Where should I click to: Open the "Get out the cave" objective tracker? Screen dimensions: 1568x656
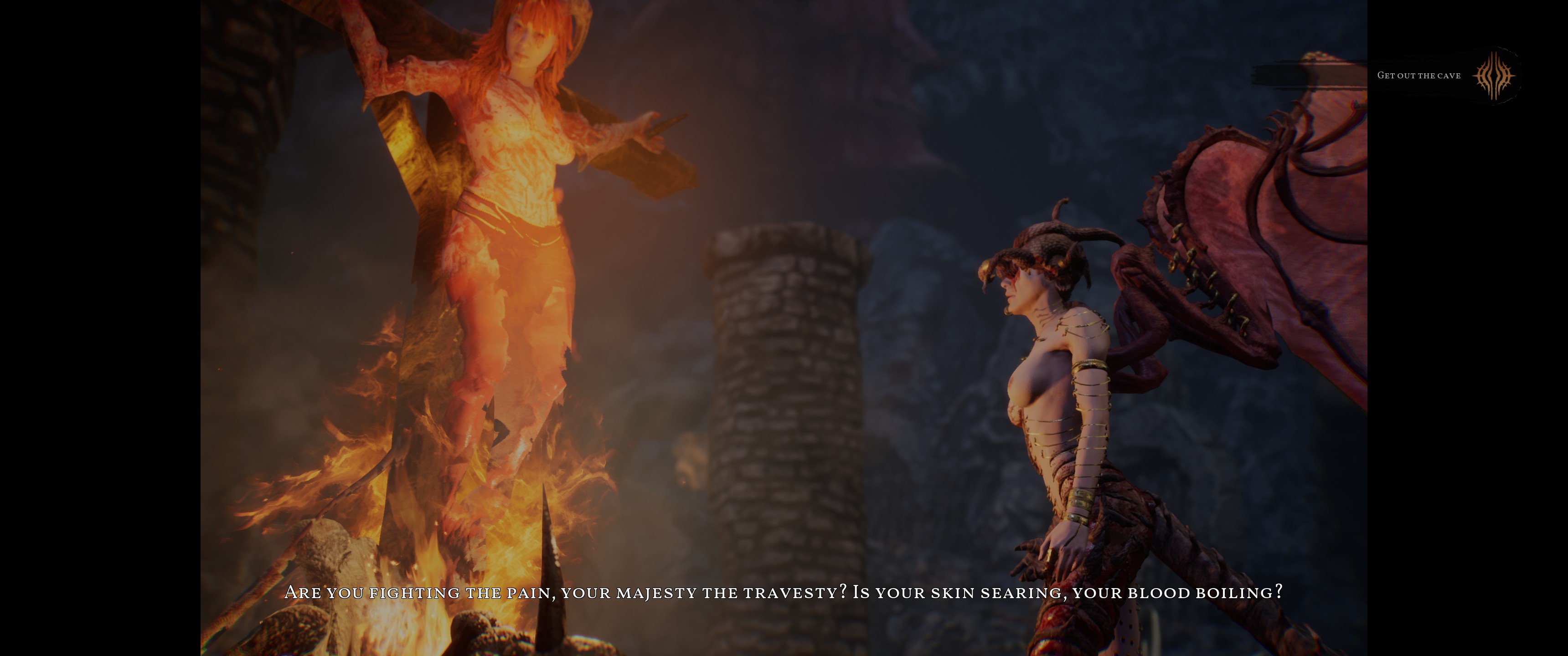pos(1418,76)
